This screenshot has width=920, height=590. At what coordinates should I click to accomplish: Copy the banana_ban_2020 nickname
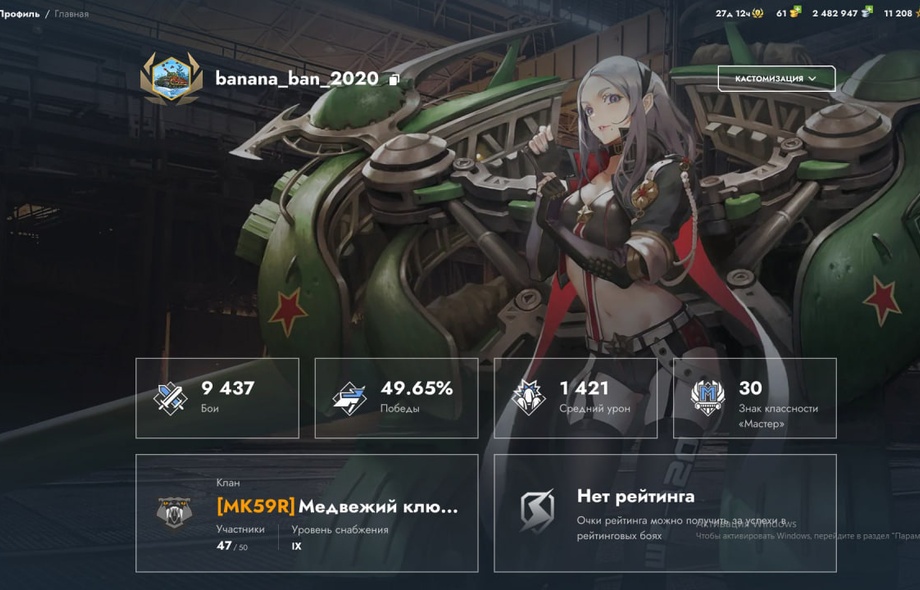tap(395, 80)
